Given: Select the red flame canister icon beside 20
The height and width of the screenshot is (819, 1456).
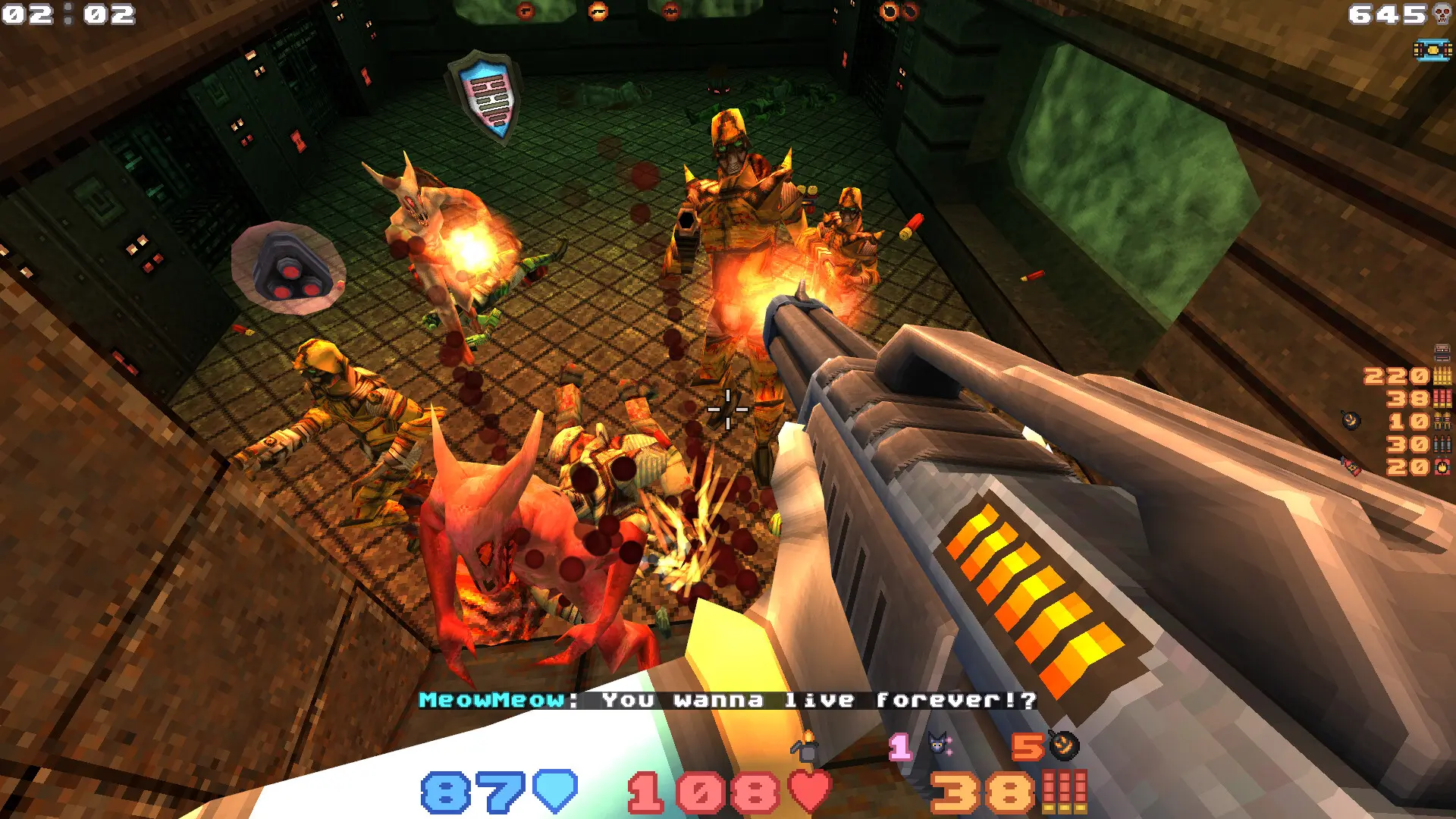Looking at the screenshot, I should (1442, 466).
